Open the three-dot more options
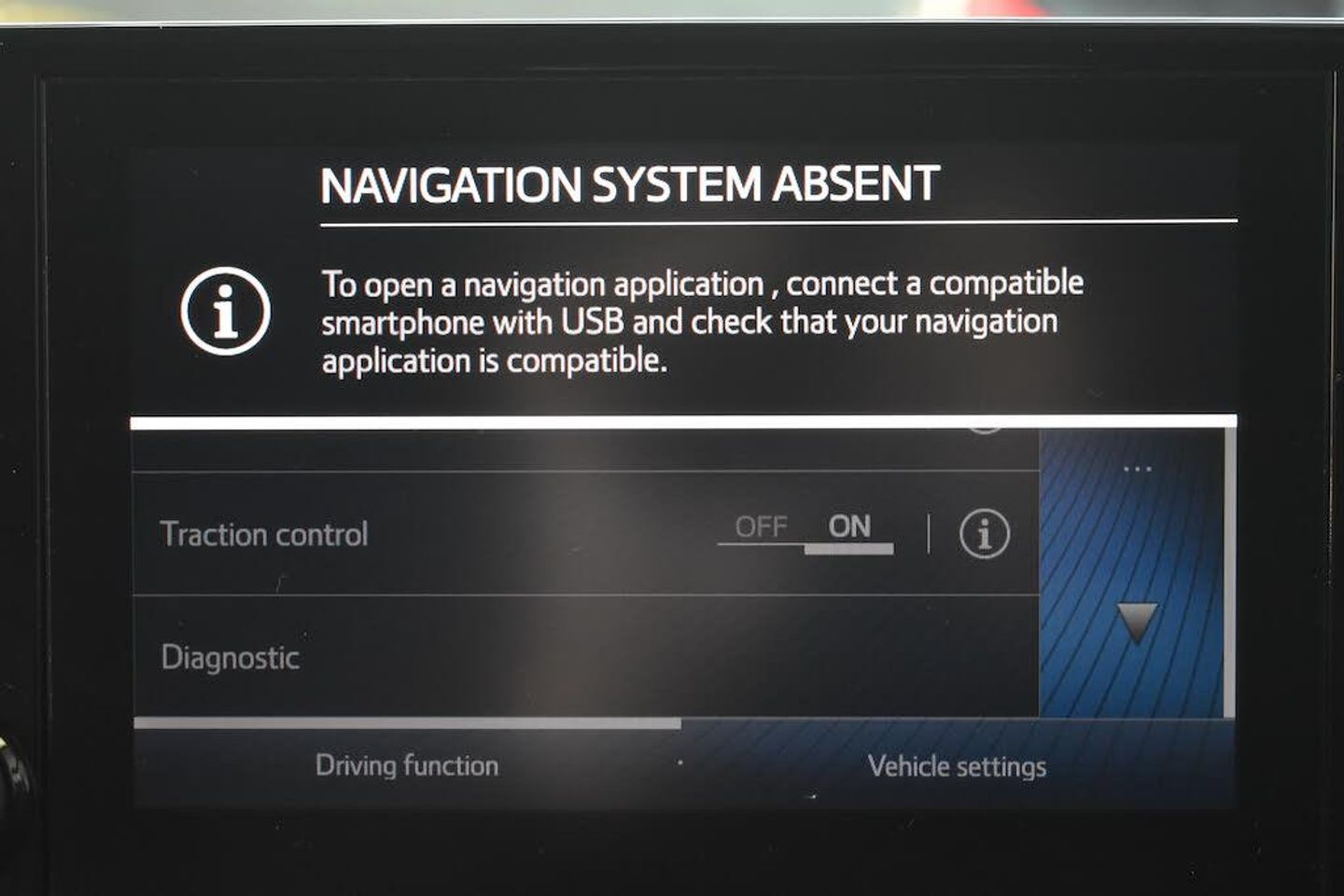The image size is (1344, 896). (x=1137, y=469)
